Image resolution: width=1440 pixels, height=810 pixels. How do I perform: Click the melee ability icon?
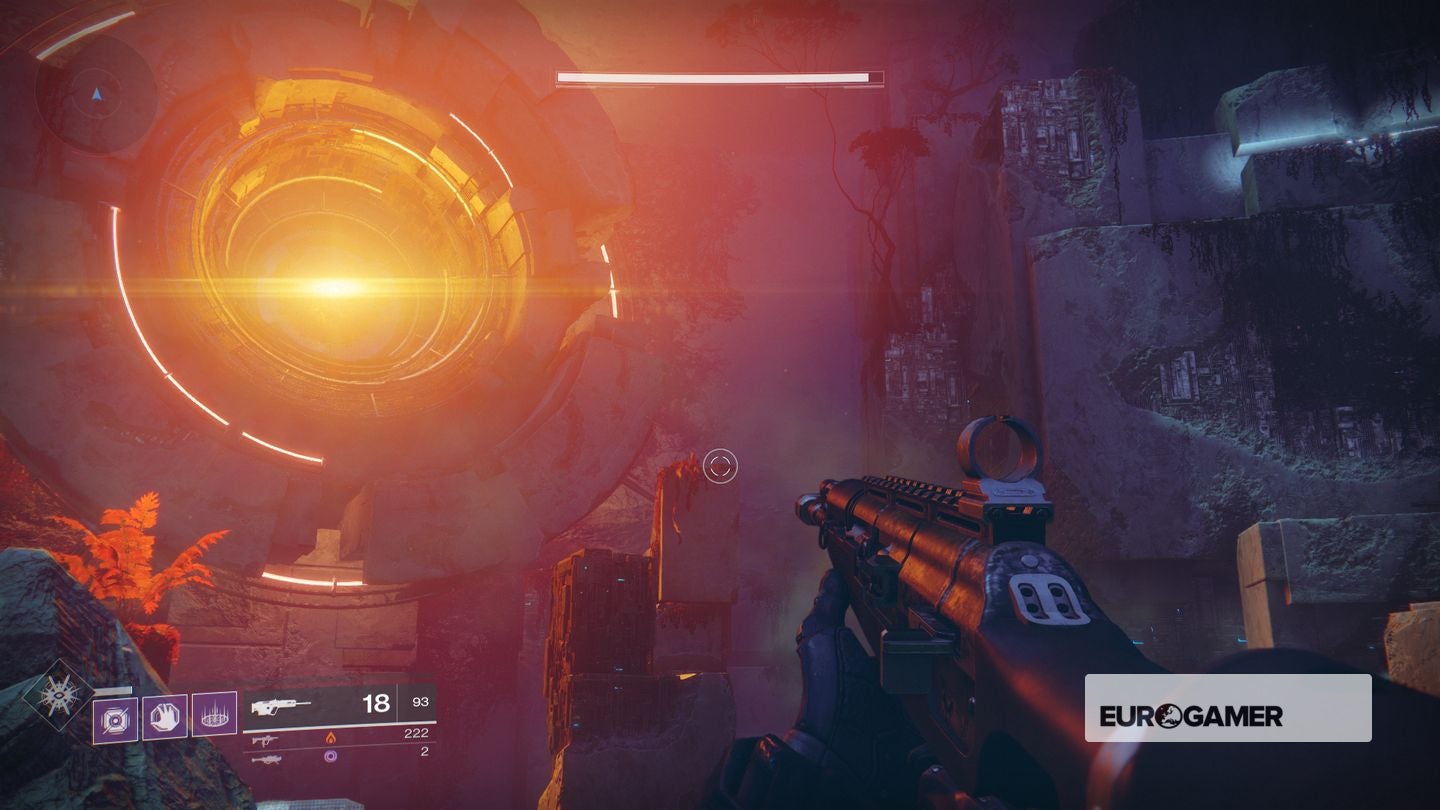[x=167, y=719]
